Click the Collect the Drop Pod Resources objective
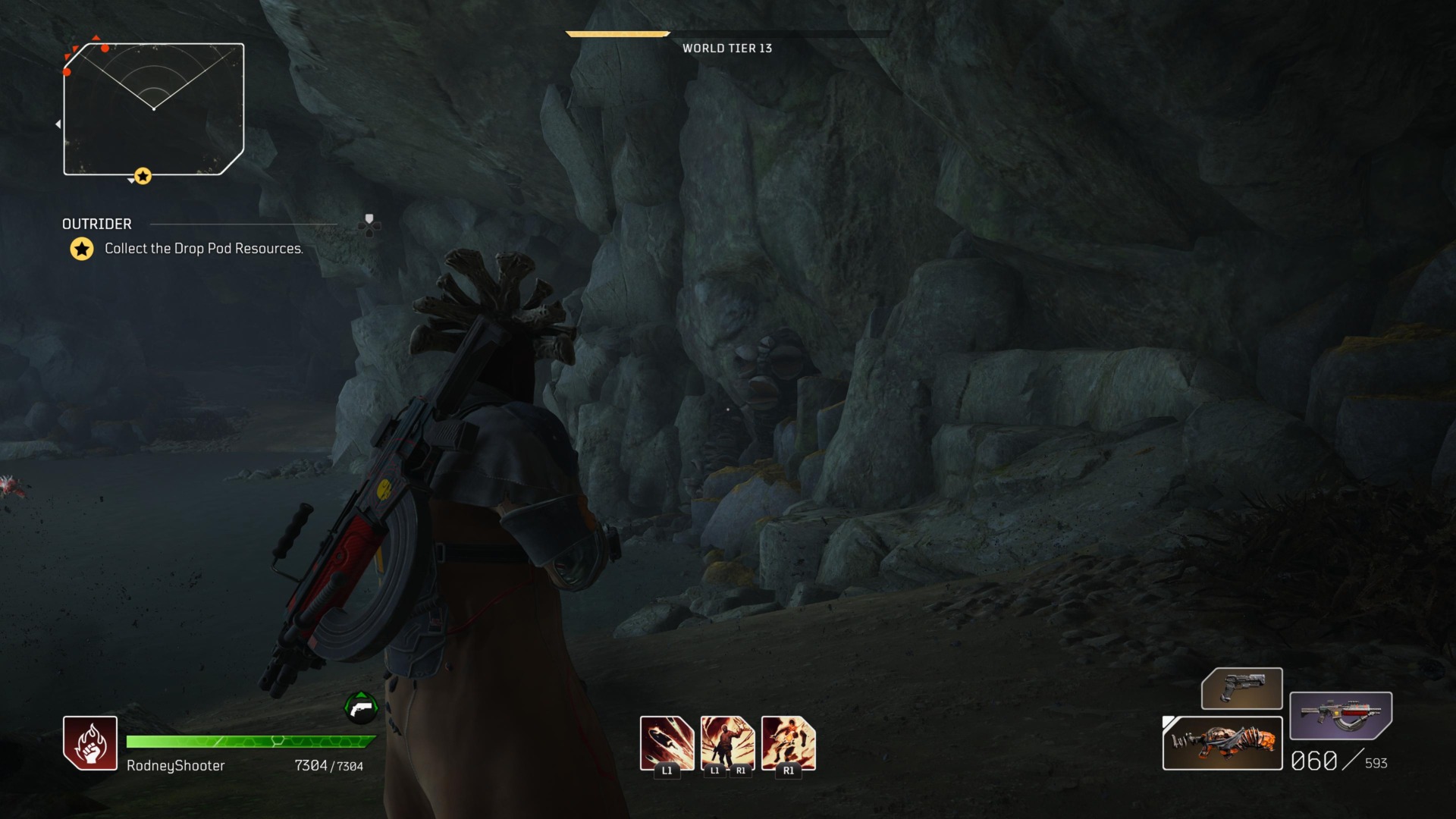The image size is (1456, 819). [x=203, y=247]
